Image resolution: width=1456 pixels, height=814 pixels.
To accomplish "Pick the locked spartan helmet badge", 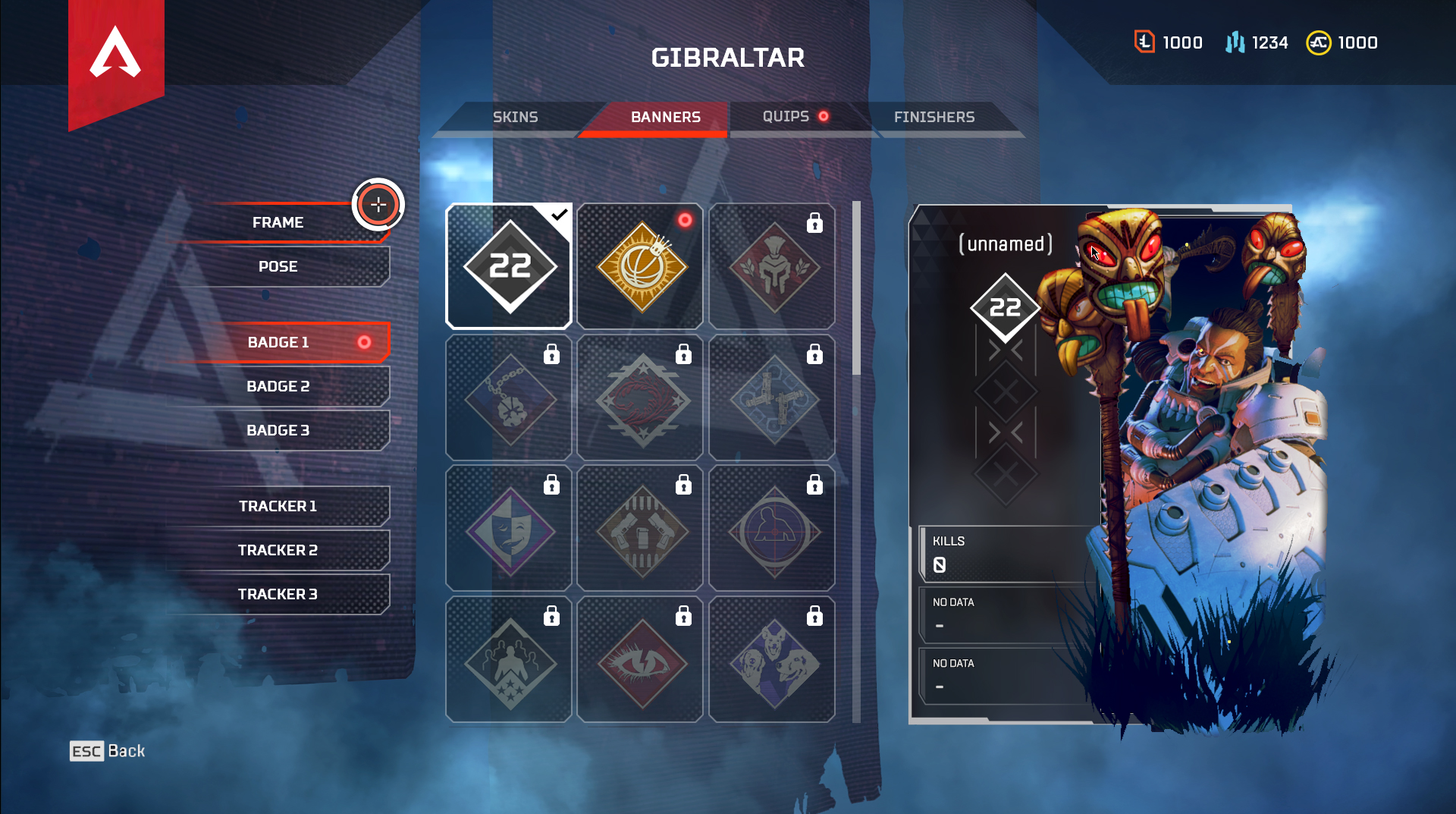I will click(x=772, y=266).
